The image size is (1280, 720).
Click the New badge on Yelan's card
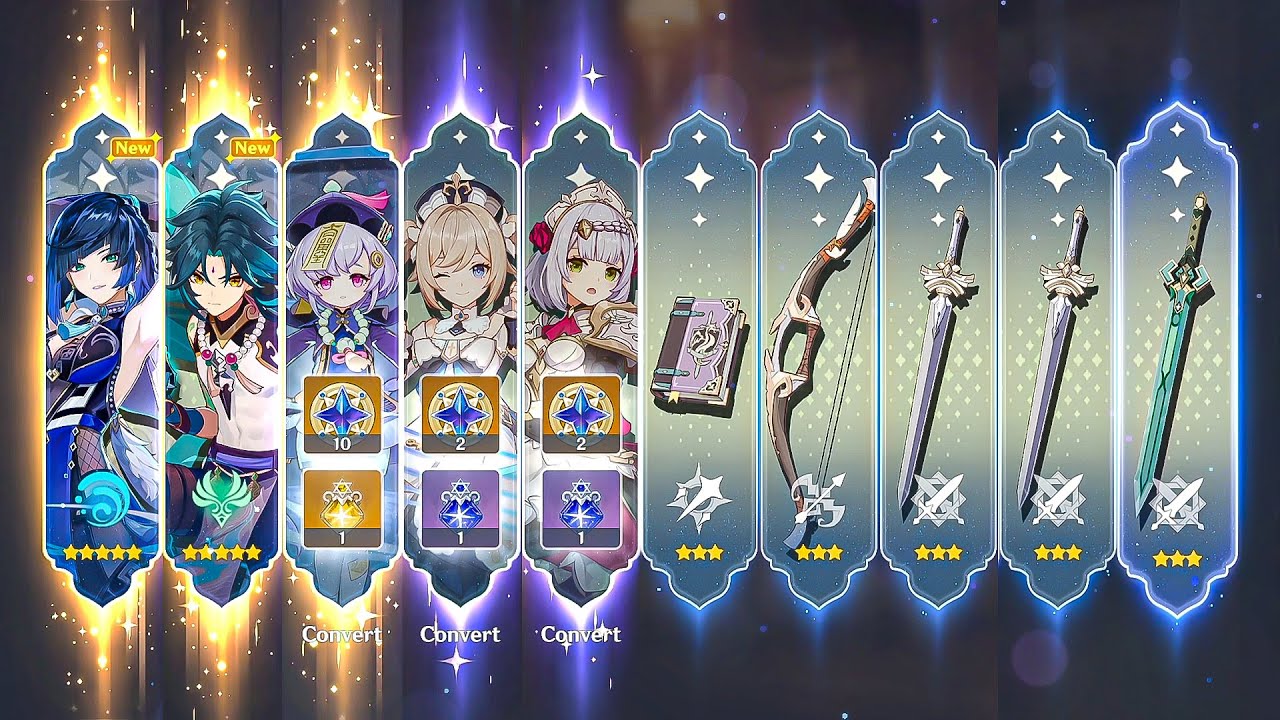135,146
